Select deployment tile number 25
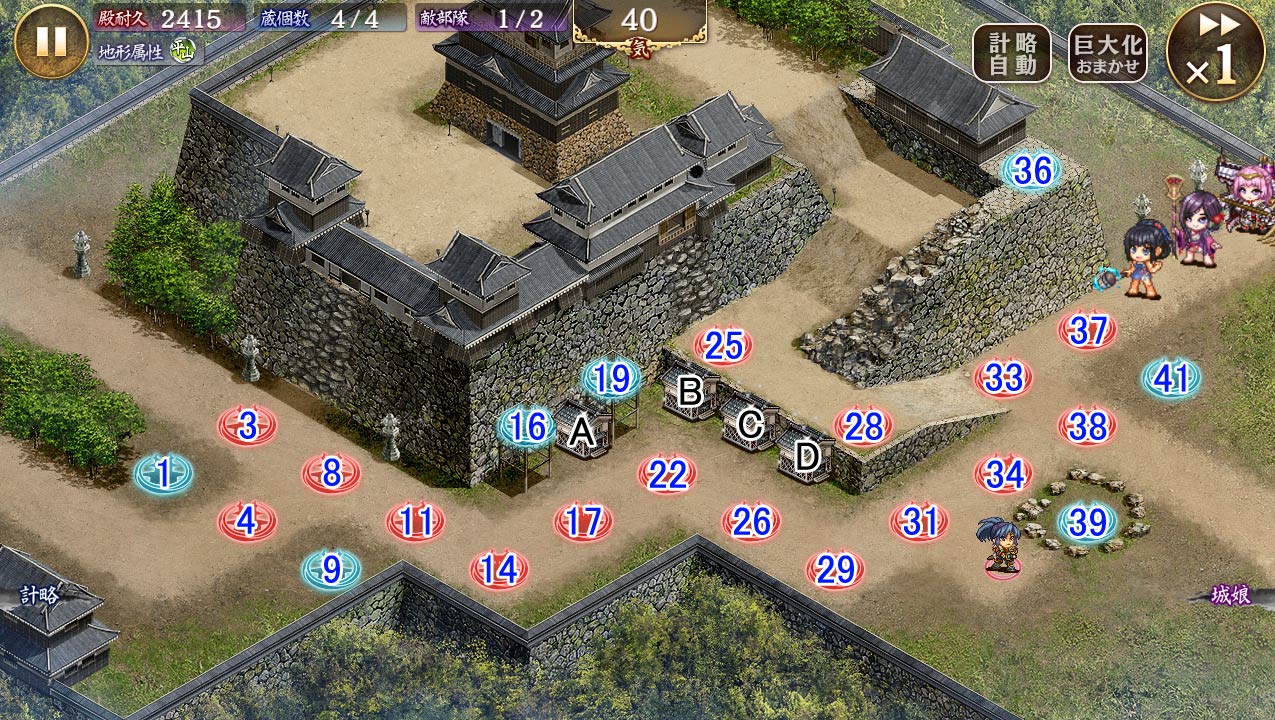 click(723, 346)
